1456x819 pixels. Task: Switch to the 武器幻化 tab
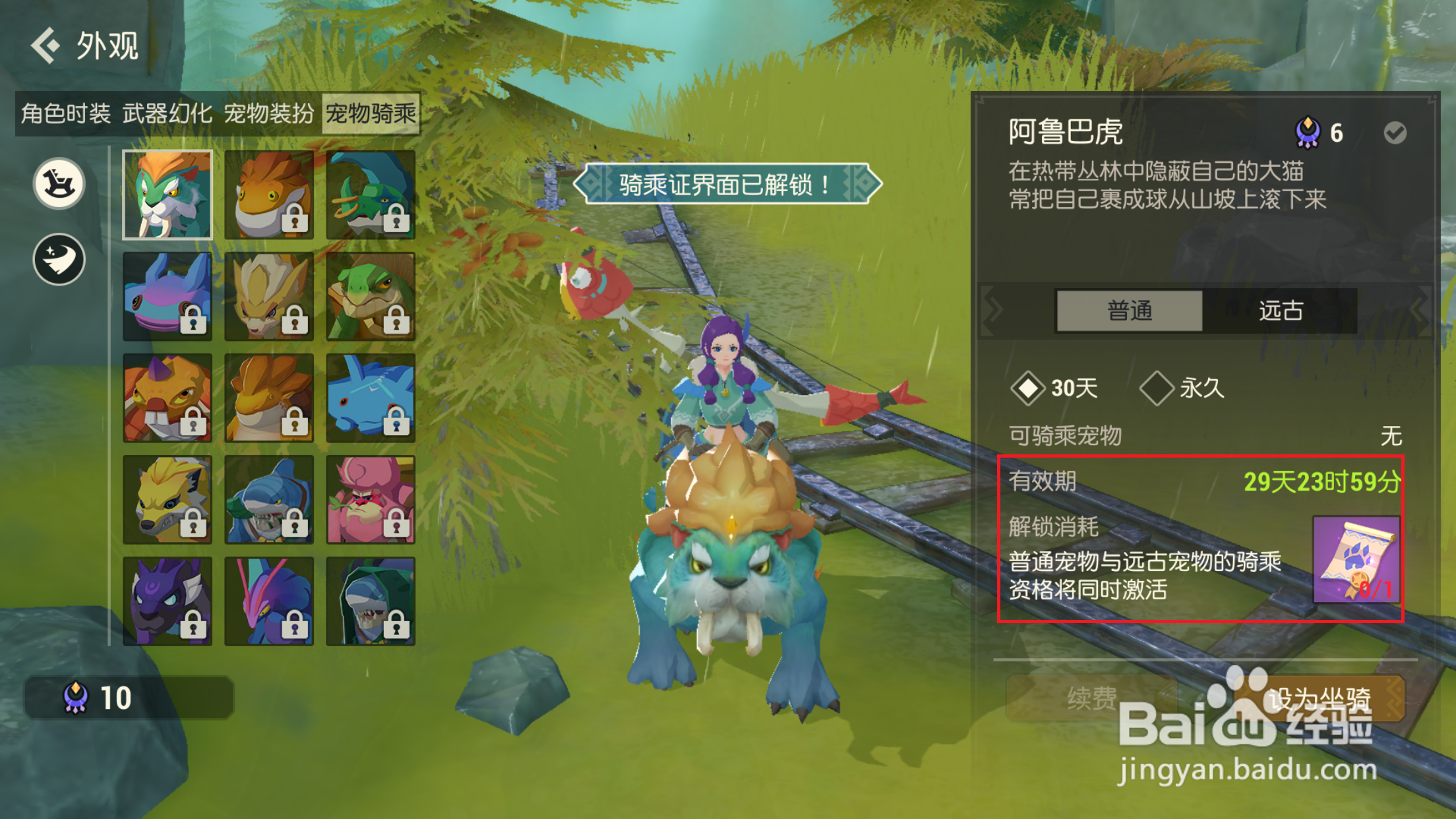click(167, 113)
